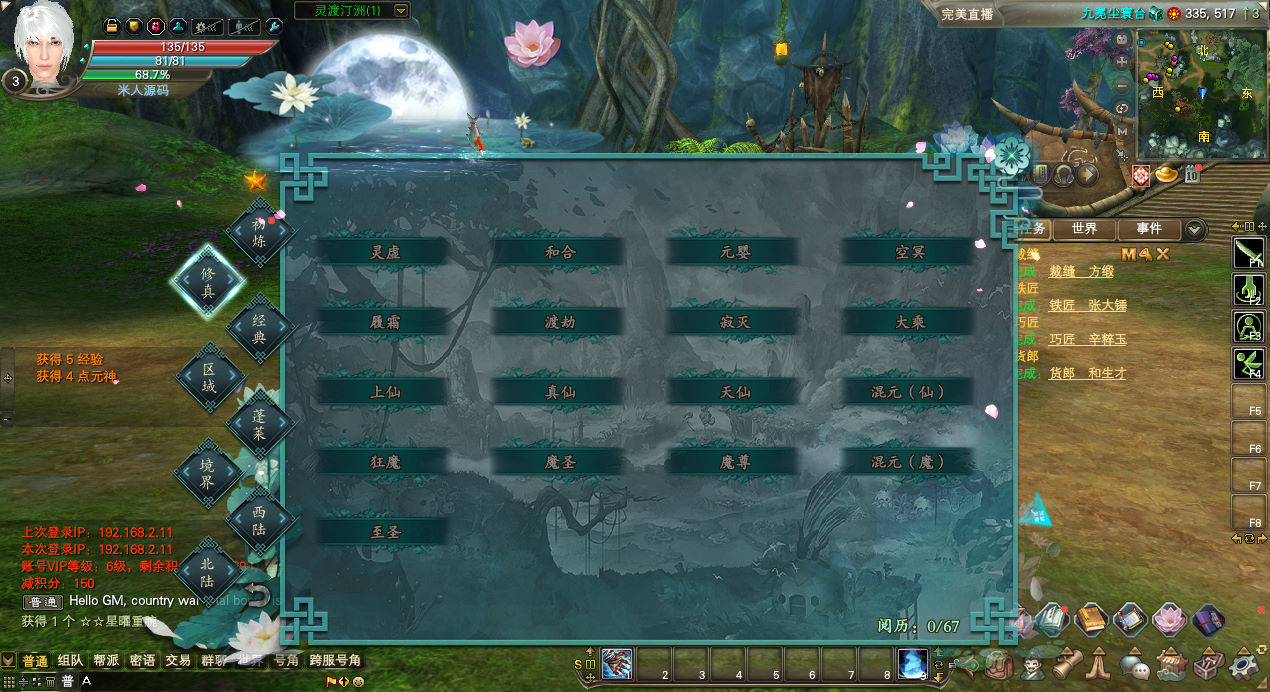
Task: Open the 灵渡汀洲 zone line dropdown
Action: [x=401, y=11]
